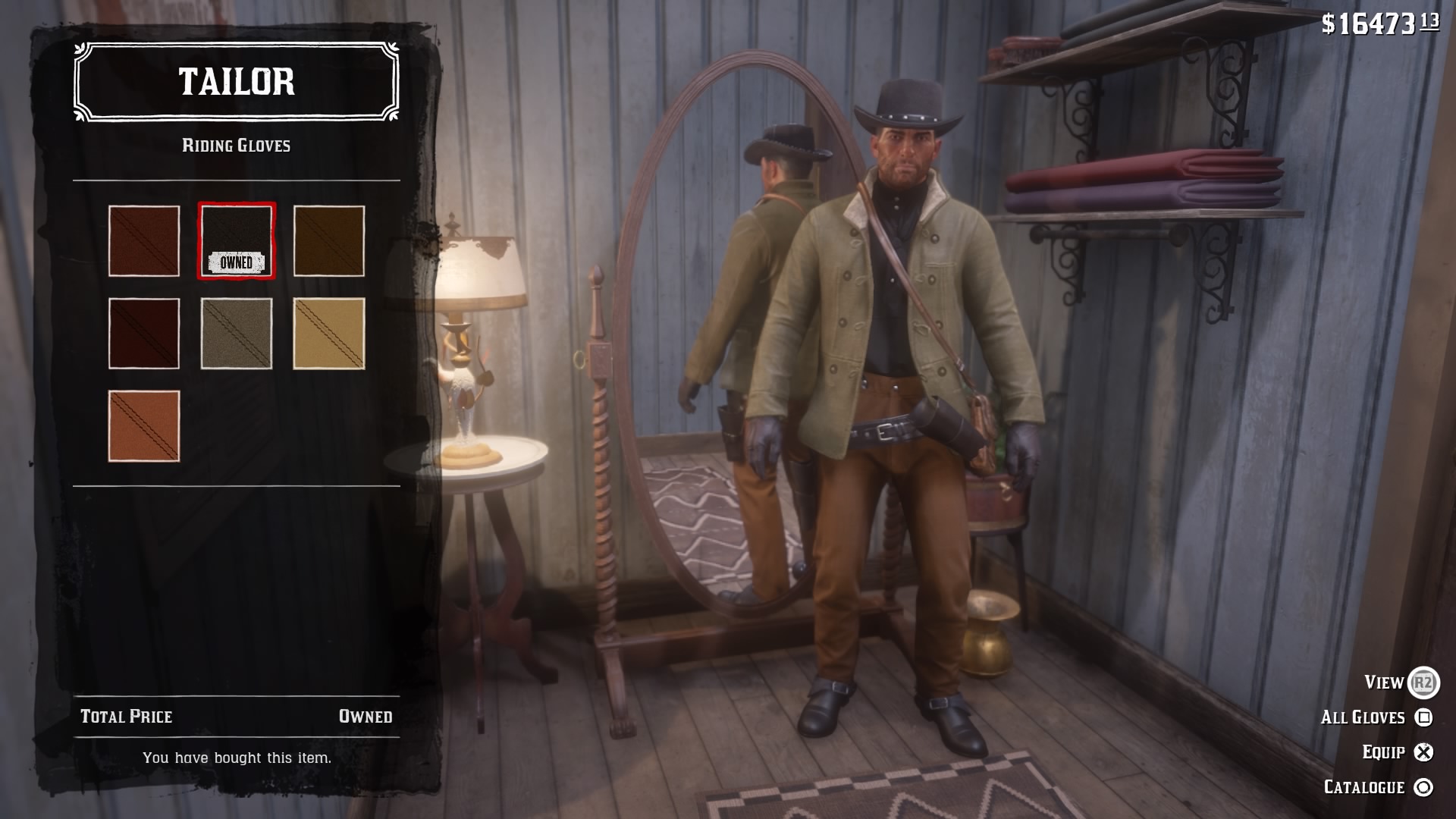Pick the dark maroon gloves swatch
This screenshot has height=819, width=1456.
[143, 334]
